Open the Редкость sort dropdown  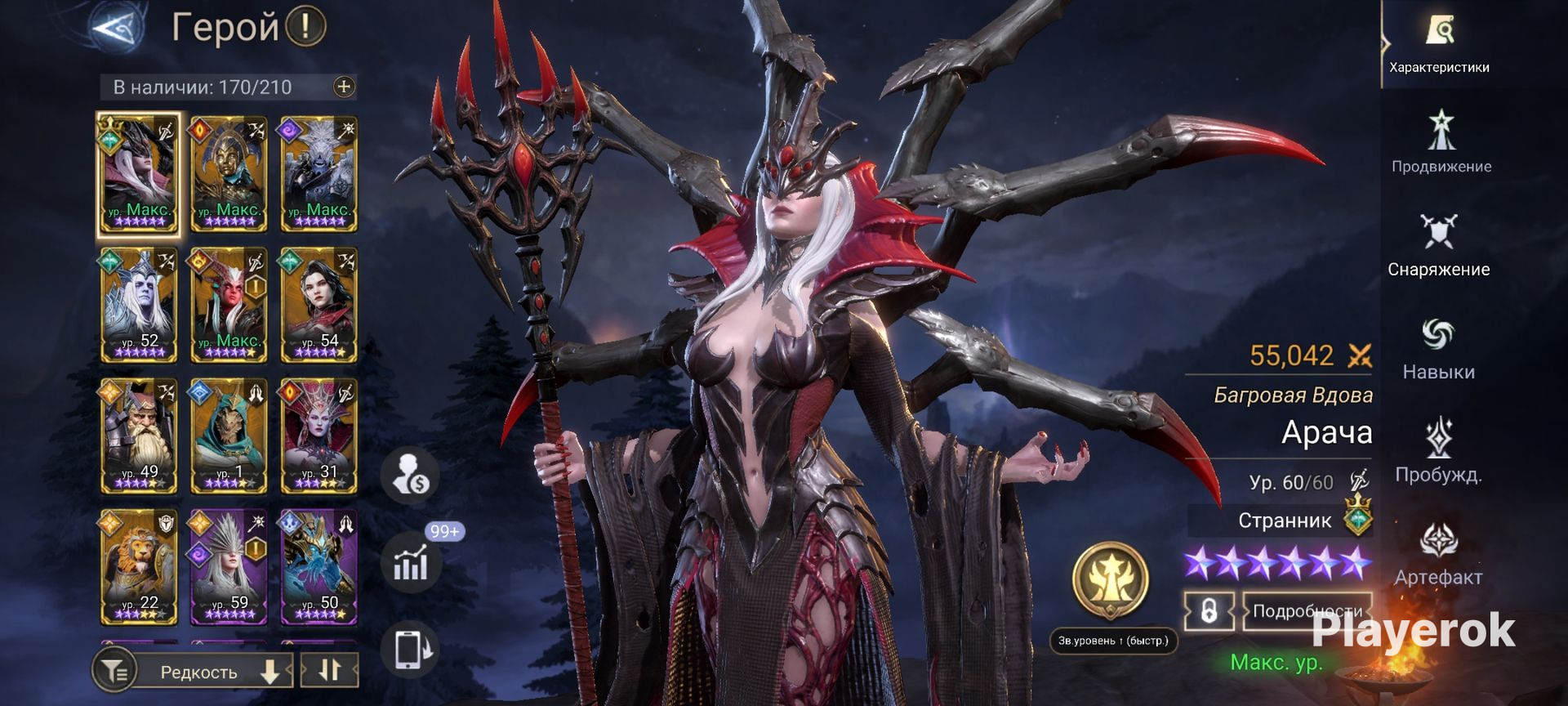click(214, 672)
